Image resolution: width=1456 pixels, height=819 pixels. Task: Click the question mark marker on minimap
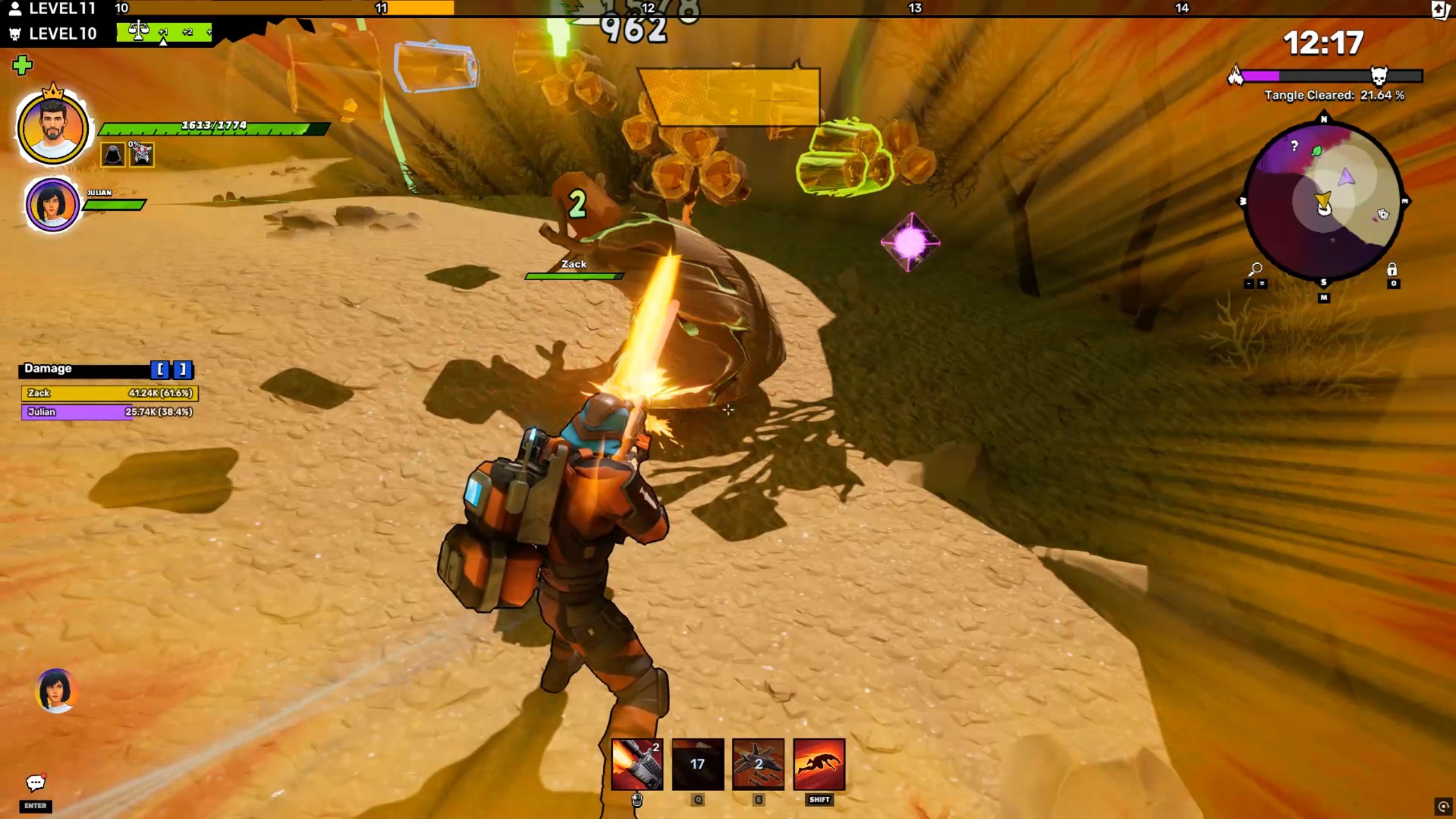click(x=1294, y=146)
